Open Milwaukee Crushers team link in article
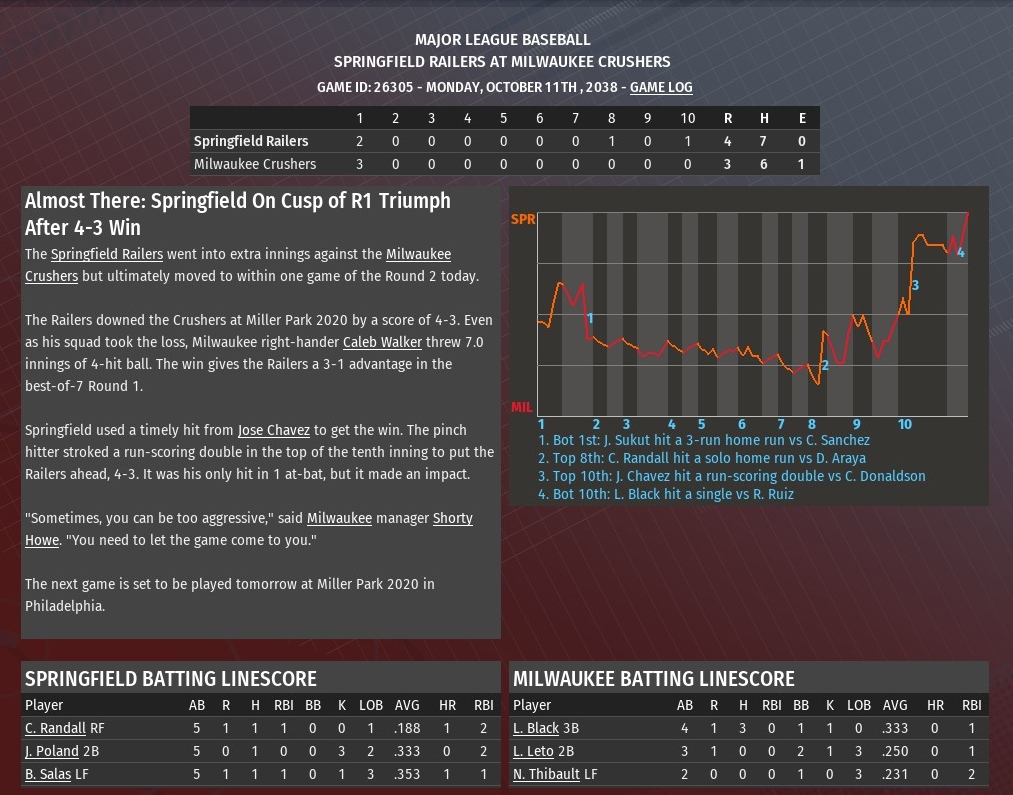This screenshot has width=1013, height=795. [x=418, y=254]
